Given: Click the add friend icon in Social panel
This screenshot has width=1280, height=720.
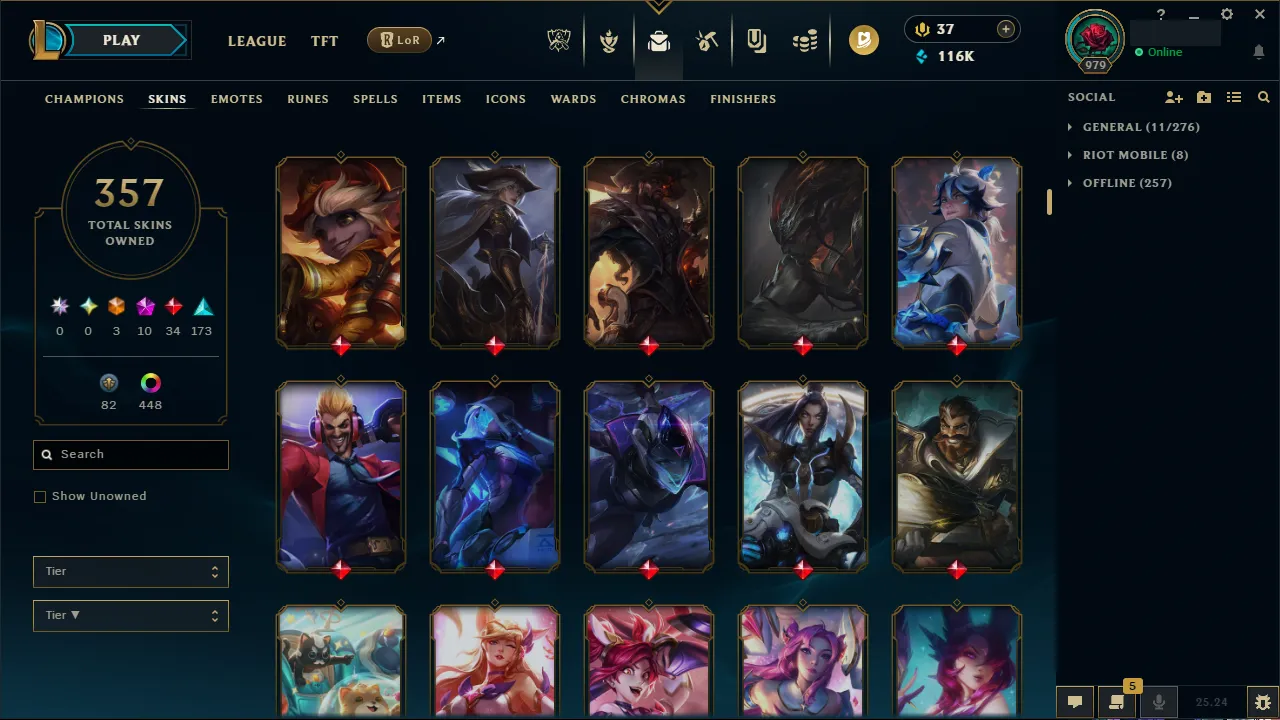Looking at the screenshot, I should click(x=1174, y=97).
